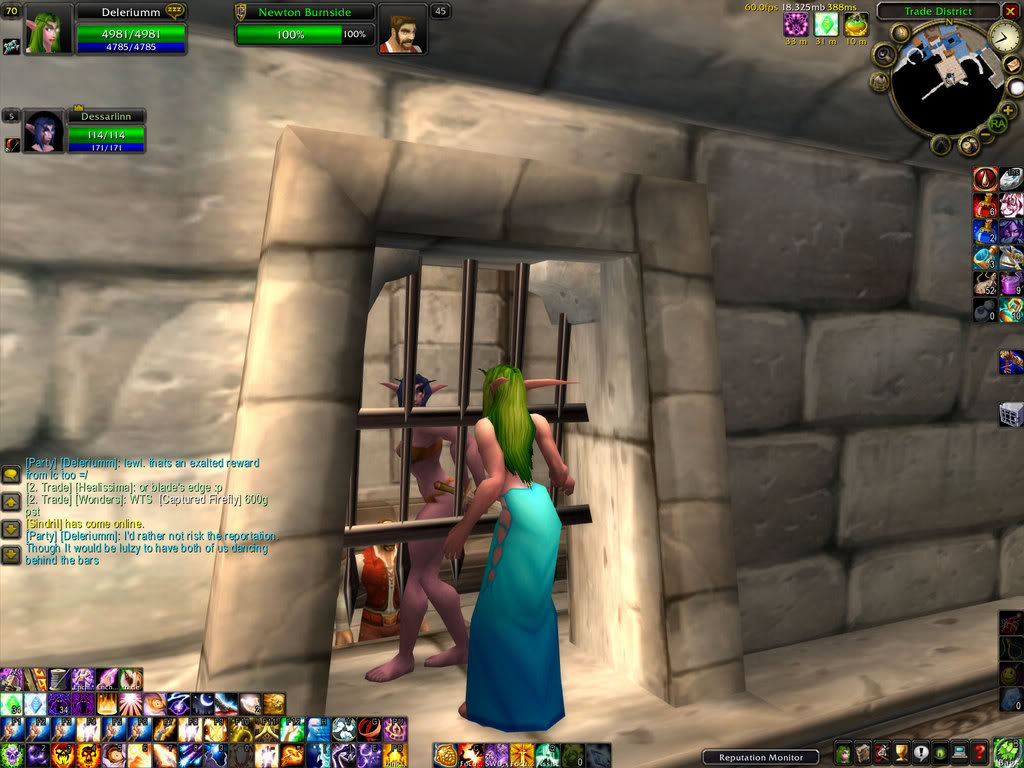This screenshot has height=768, width=1024.
Task: Open the clock on the minimap
Action: 1005,38
